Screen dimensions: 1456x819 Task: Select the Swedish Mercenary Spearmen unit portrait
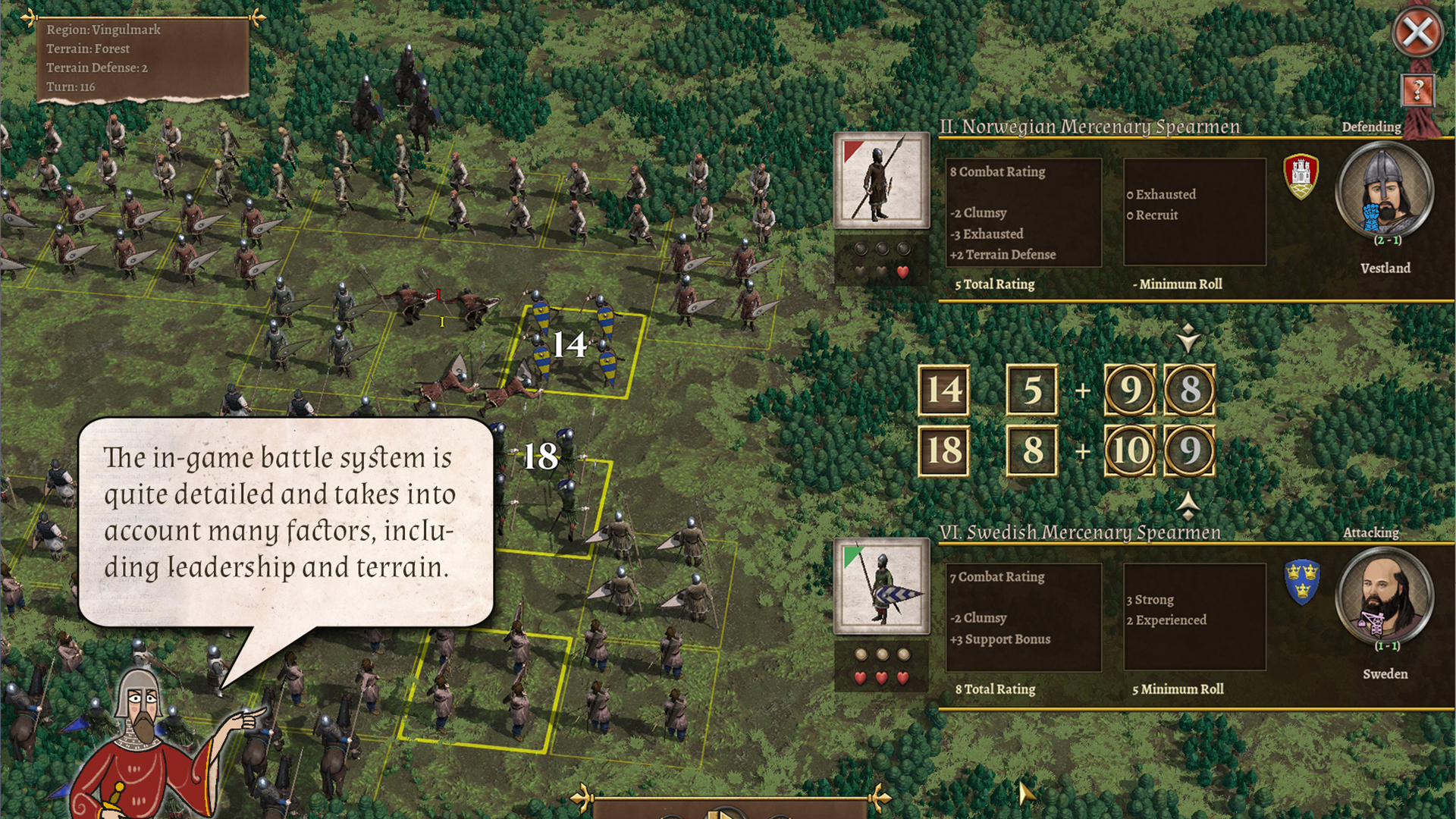coord(881,585)
